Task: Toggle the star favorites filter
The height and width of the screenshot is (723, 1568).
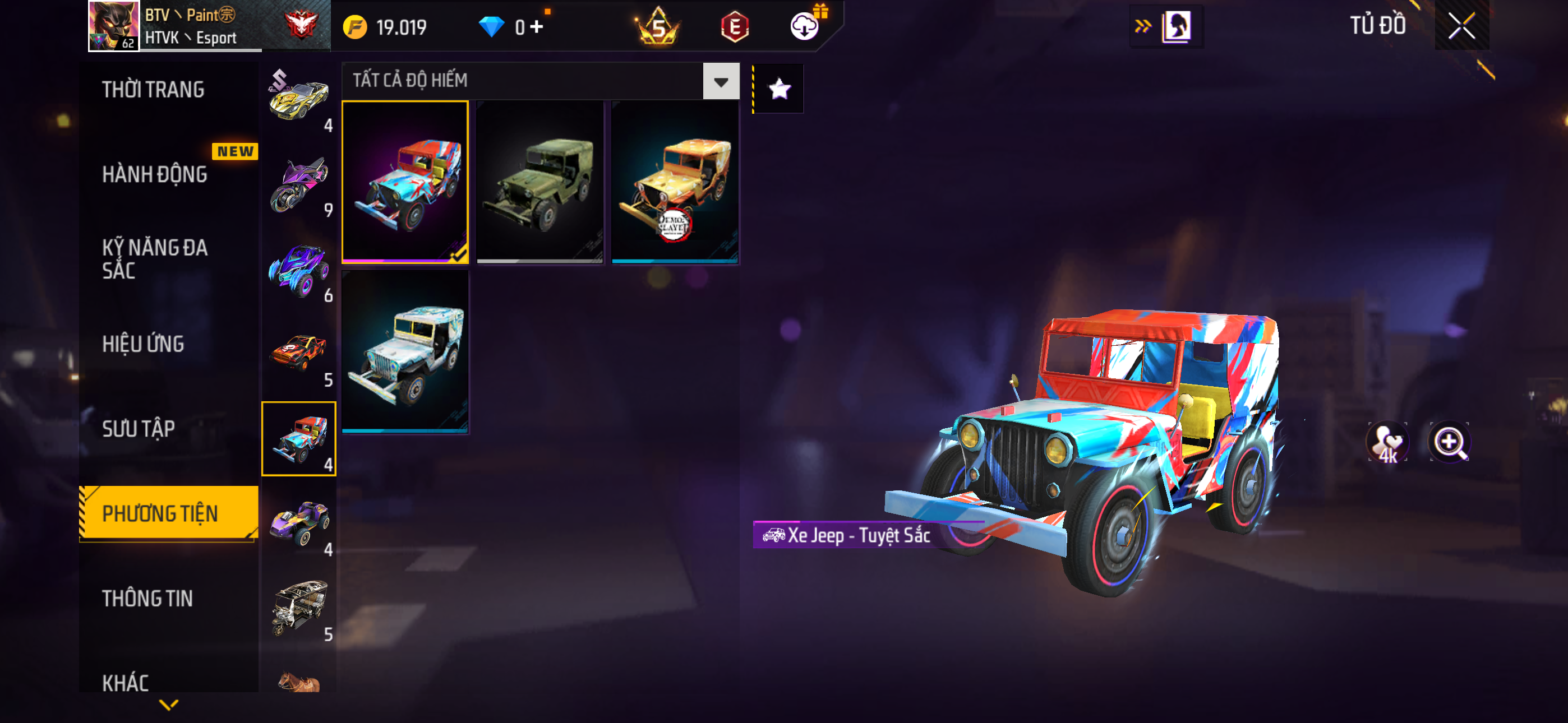Action: click(779, 90)
